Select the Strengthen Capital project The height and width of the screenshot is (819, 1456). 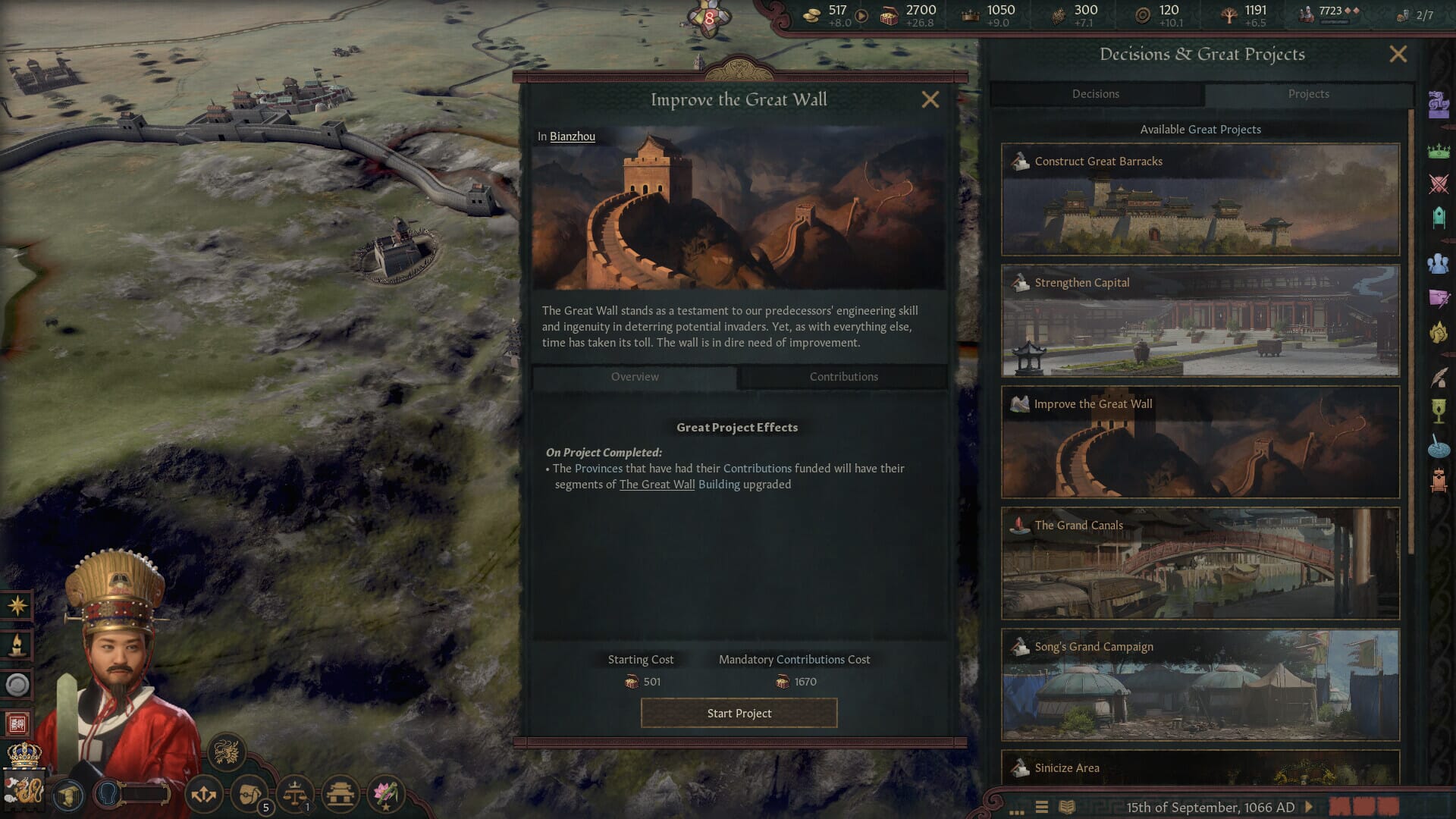(x=1200, y=321)
